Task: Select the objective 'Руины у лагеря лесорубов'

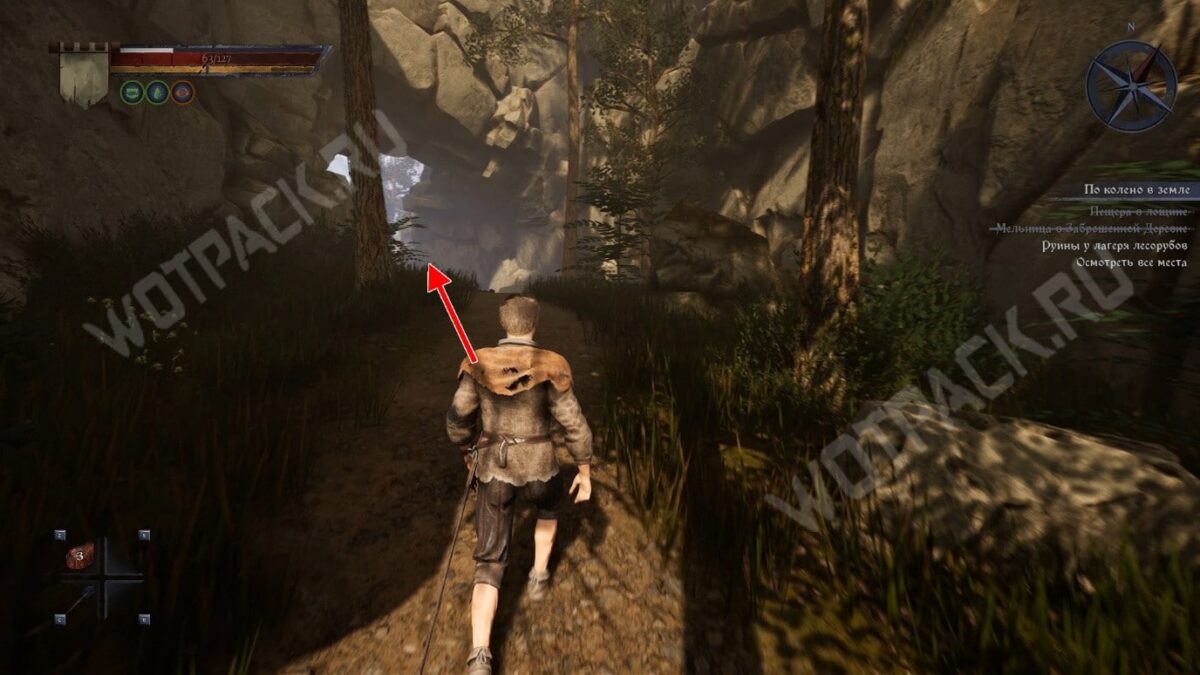Action: pyautogui.click(x=1127, y=245)
